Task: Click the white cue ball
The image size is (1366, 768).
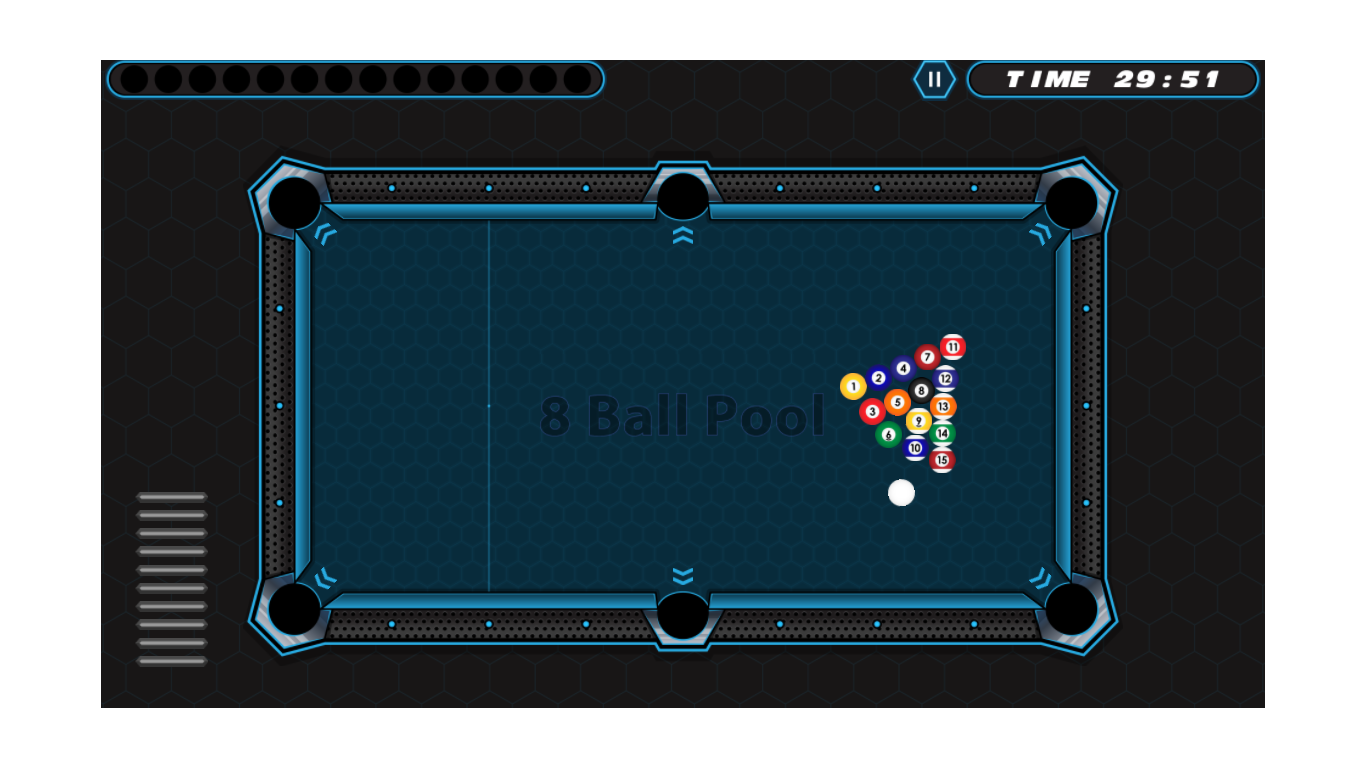Action: coord(901,491)
